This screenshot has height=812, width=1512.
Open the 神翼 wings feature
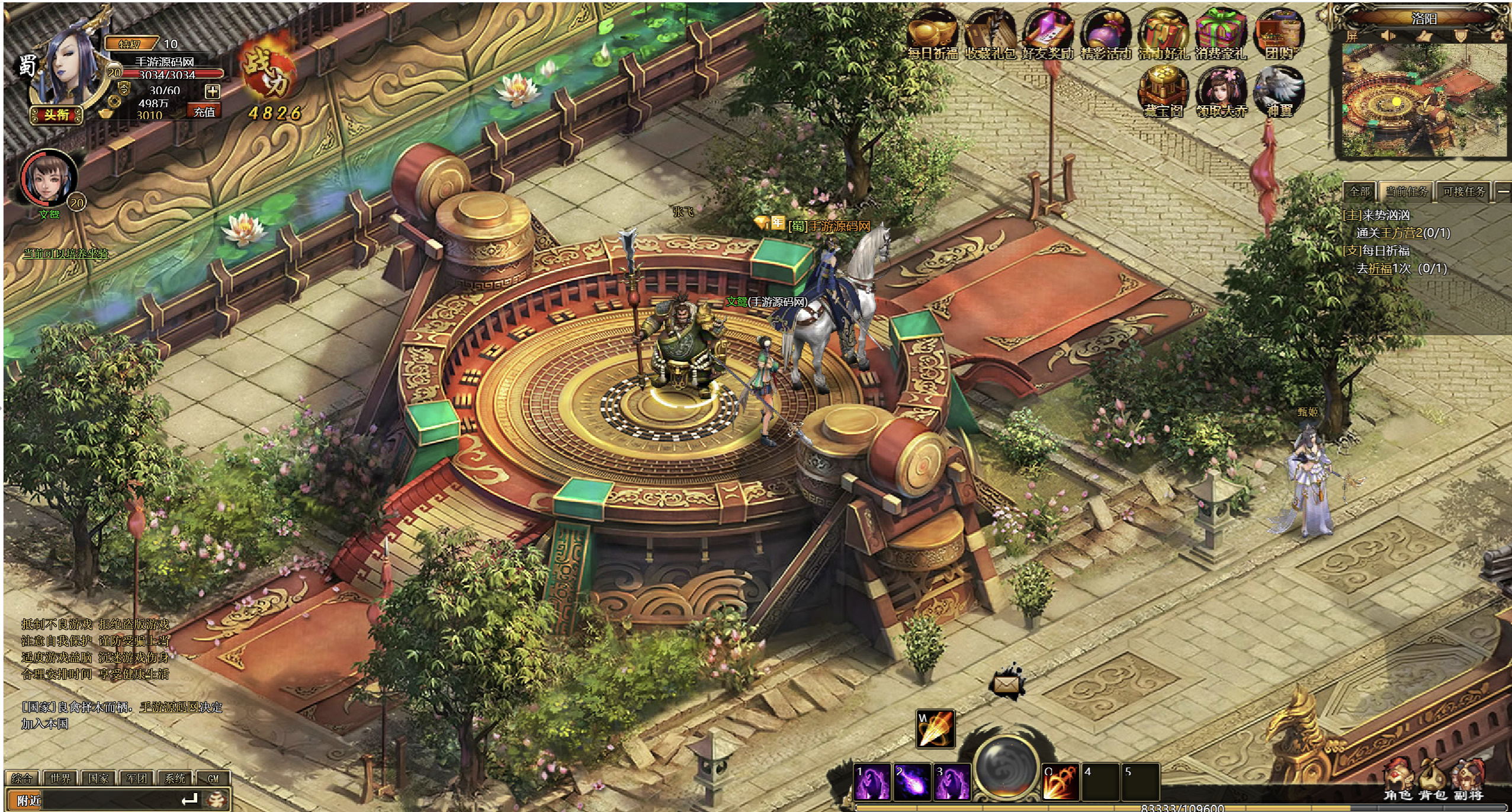tap(1279, 92)
